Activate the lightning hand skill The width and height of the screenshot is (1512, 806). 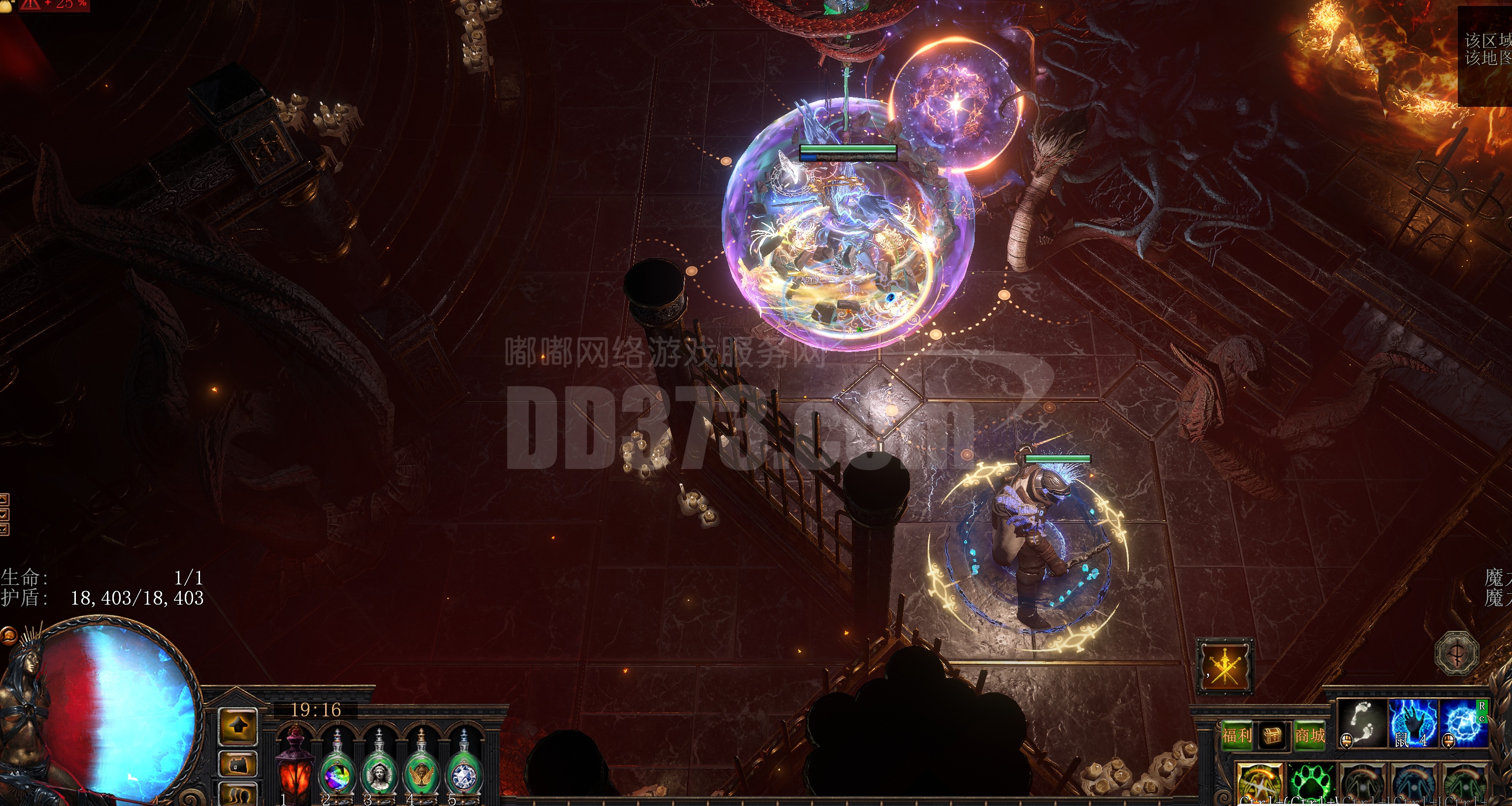pos(1413,724)
